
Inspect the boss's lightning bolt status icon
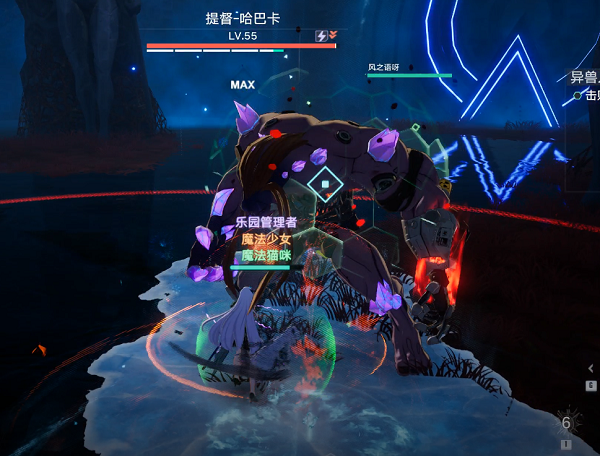point(321,36)
